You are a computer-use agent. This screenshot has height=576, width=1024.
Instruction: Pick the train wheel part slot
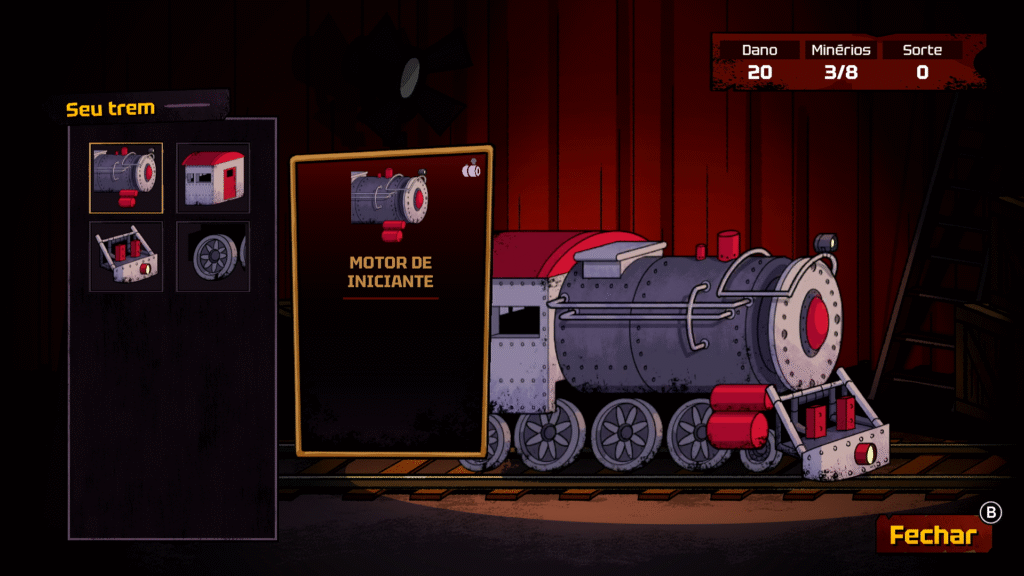(x=213, y=256)
